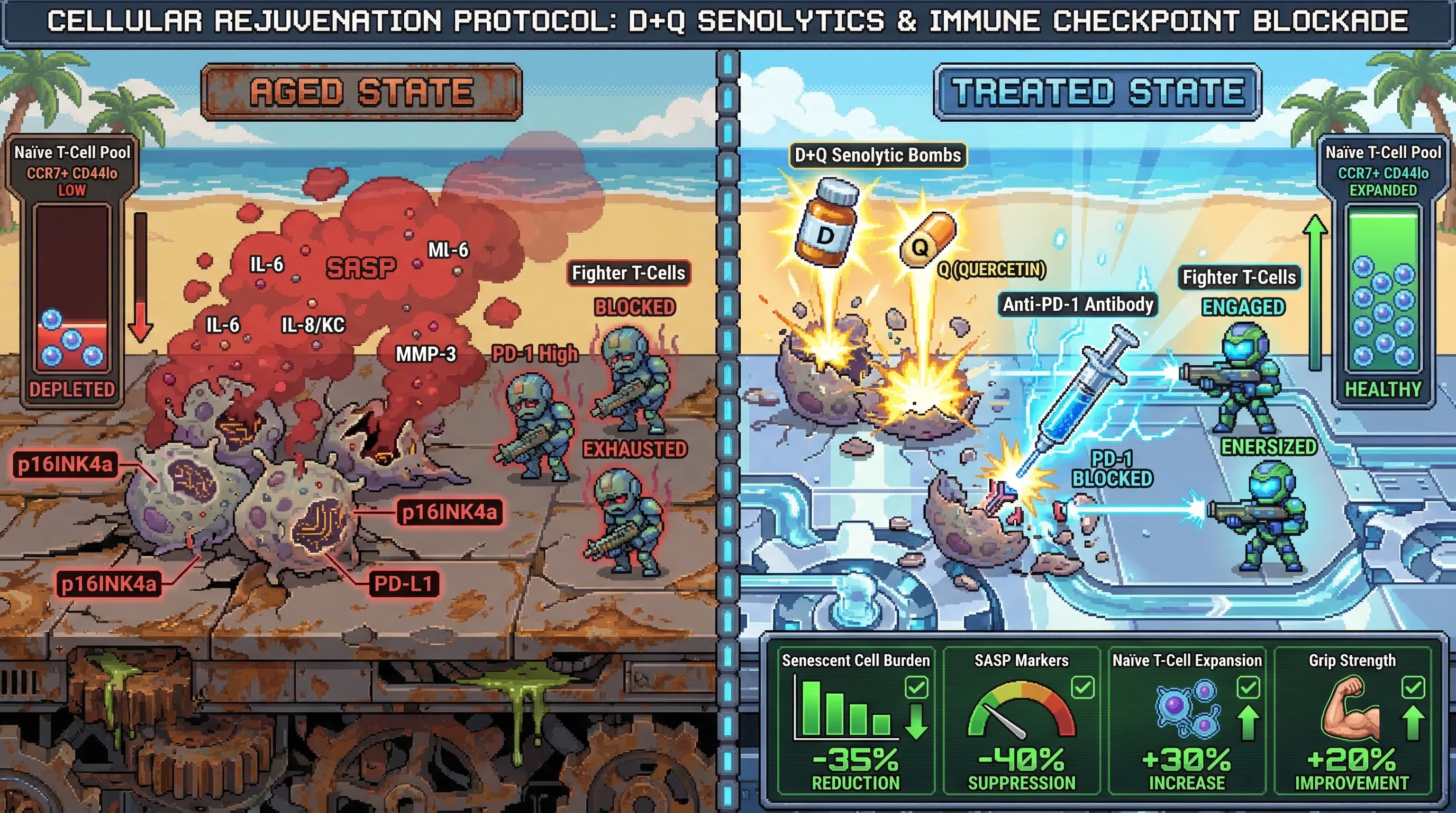The image size is (1456, 813).
Task: Toggle the Grip Strength checkbox
Action: click(1413, 688)
